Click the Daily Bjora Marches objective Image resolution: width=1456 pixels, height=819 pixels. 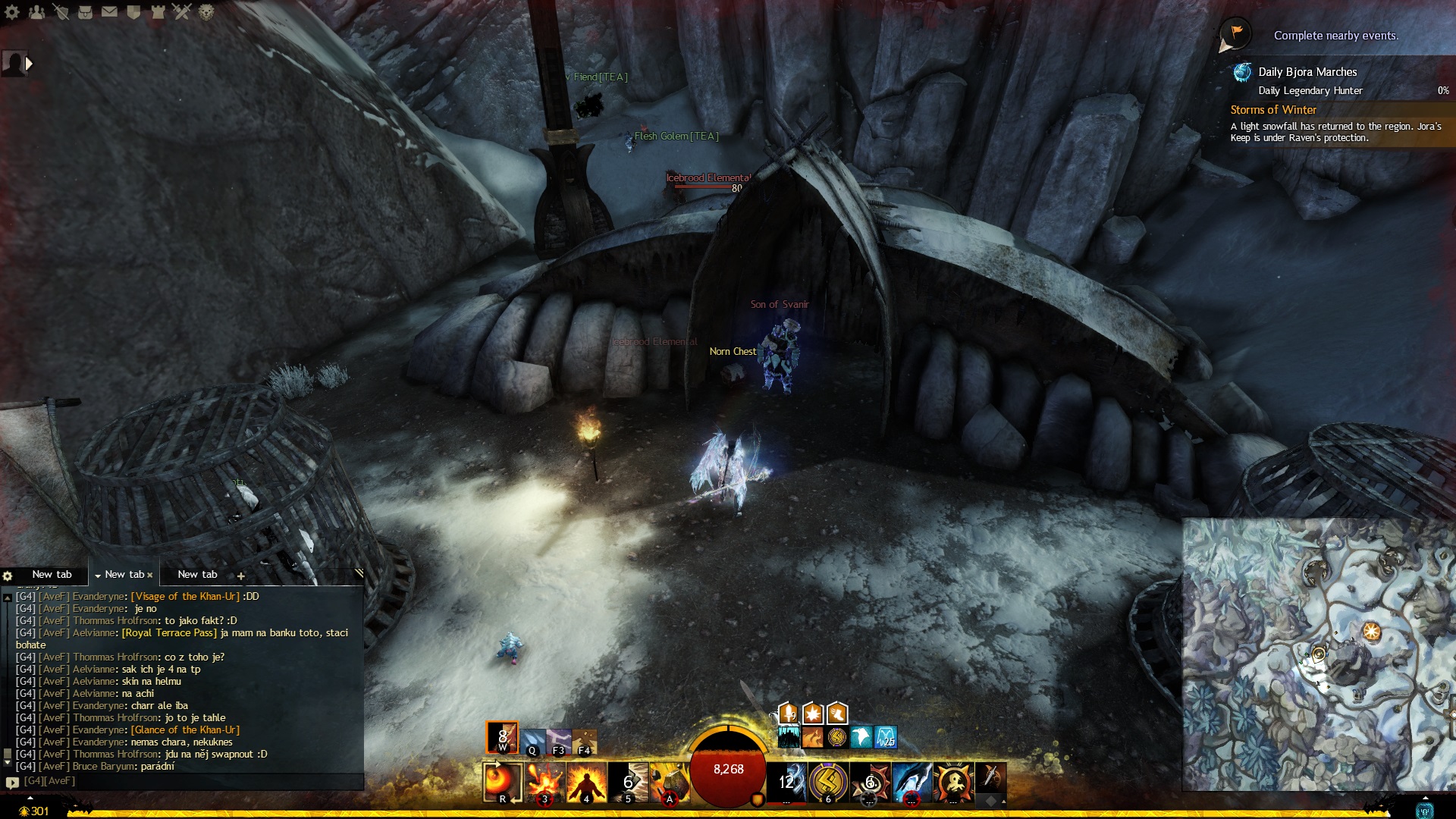[x=1307, y=72]
